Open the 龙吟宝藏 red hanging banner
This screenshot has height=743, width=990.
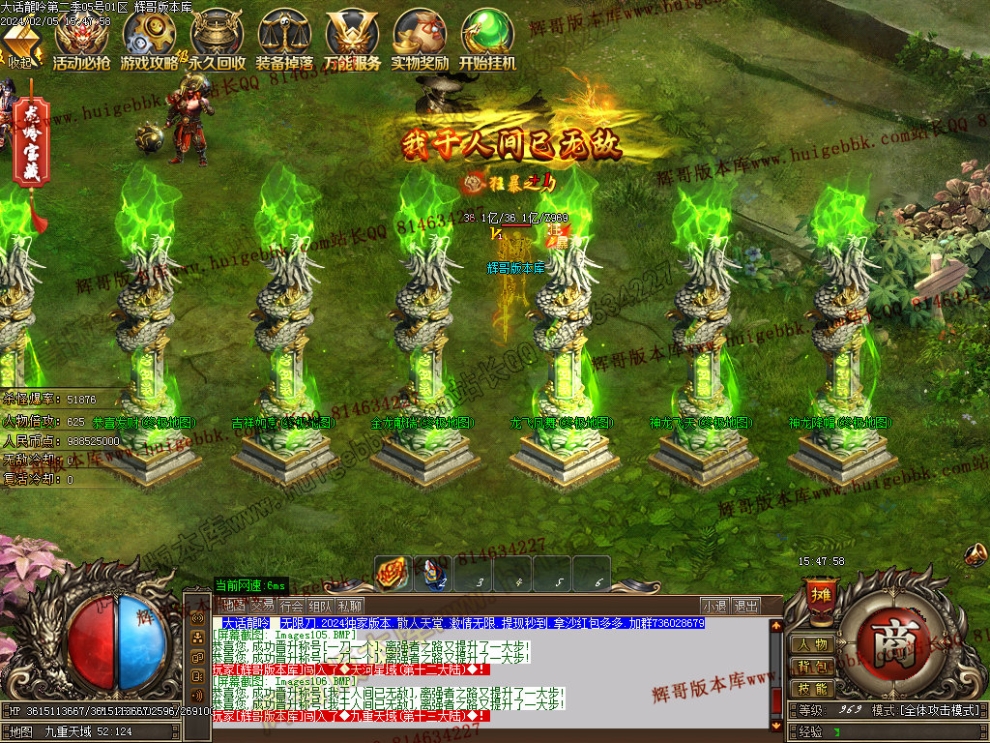32,155
